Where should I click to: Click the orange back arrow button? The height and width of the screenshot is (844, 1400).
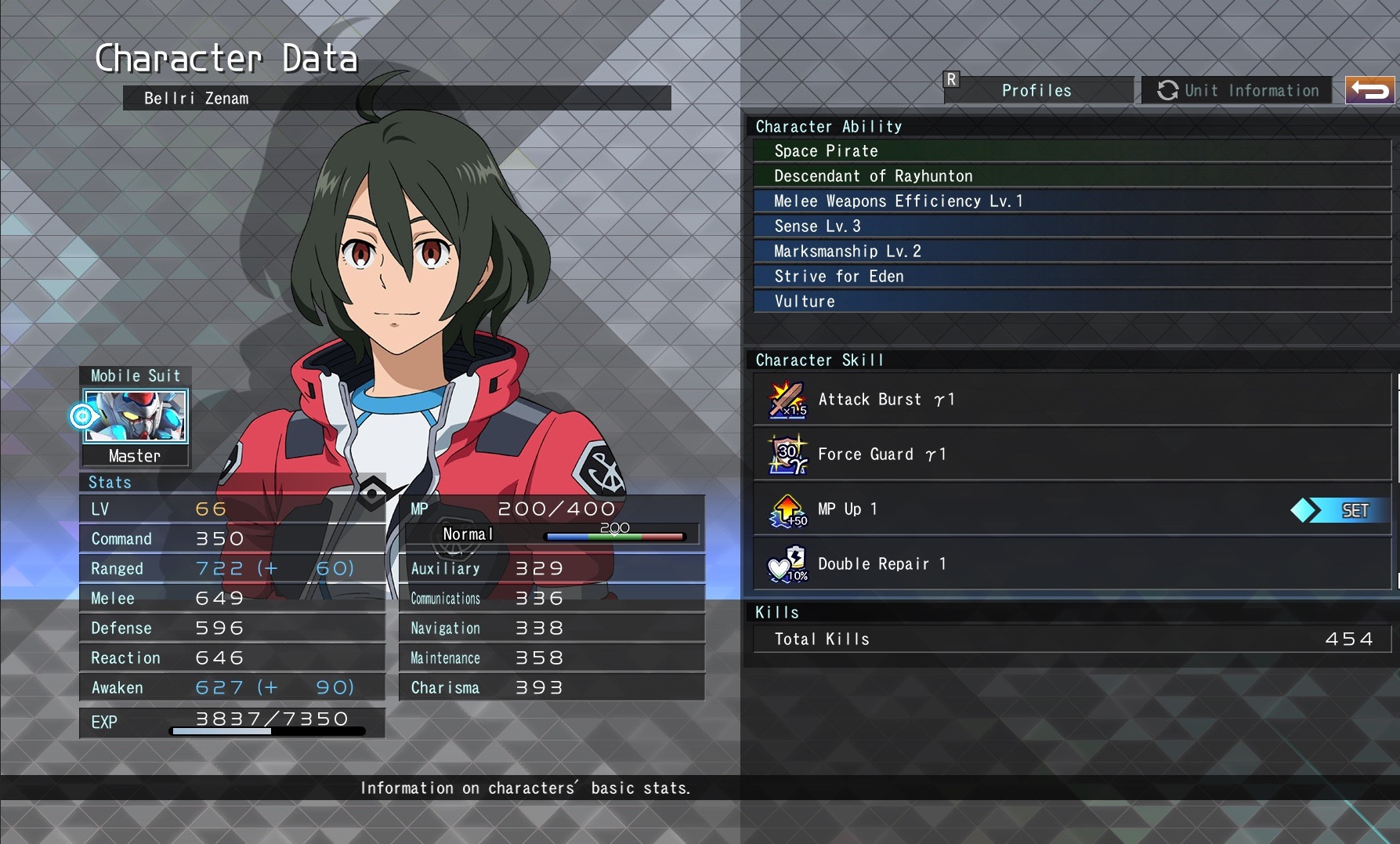pos(1369,91)
